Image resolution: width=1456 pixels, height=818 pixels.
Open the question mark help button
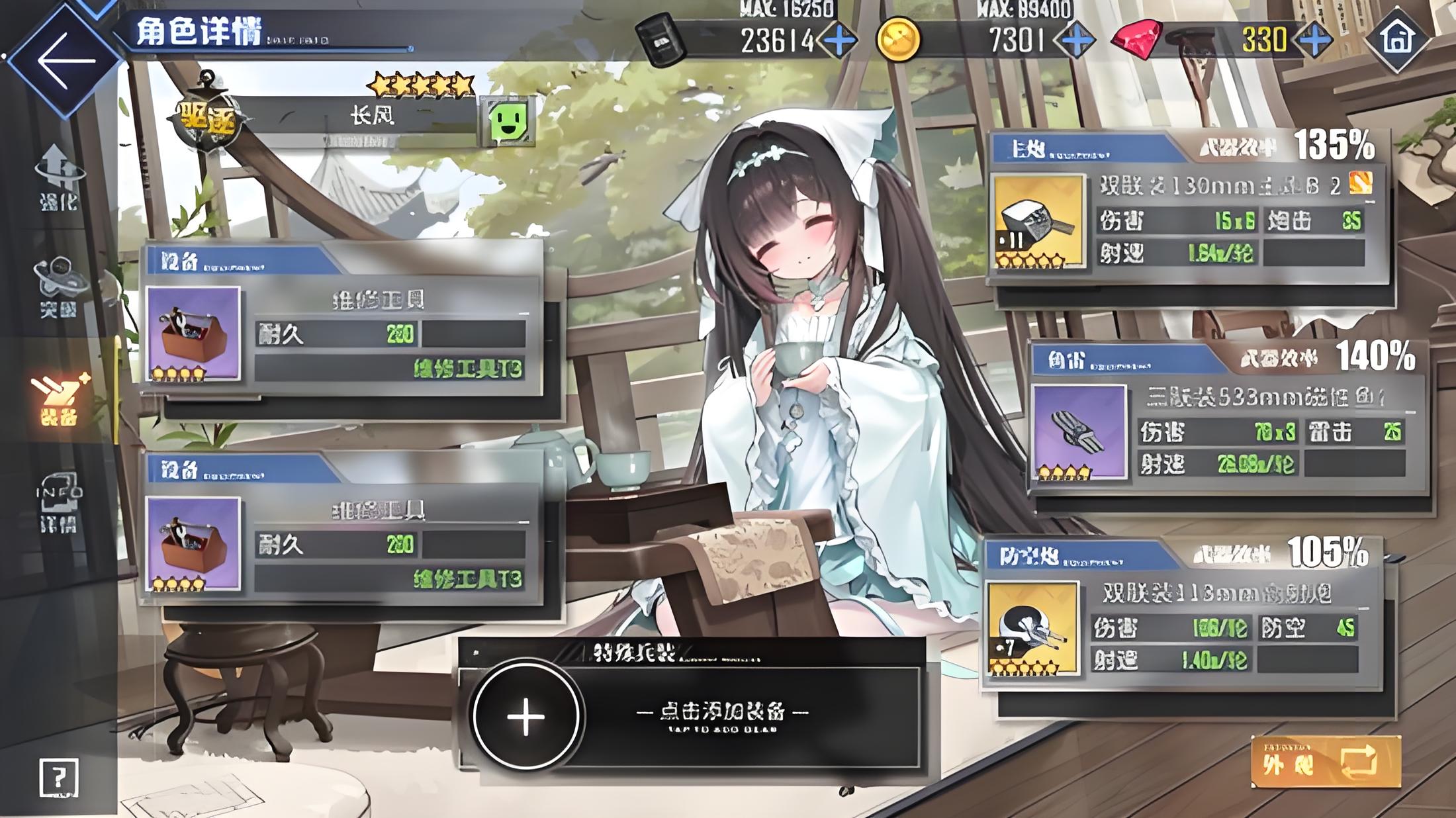tap(59, 777)
